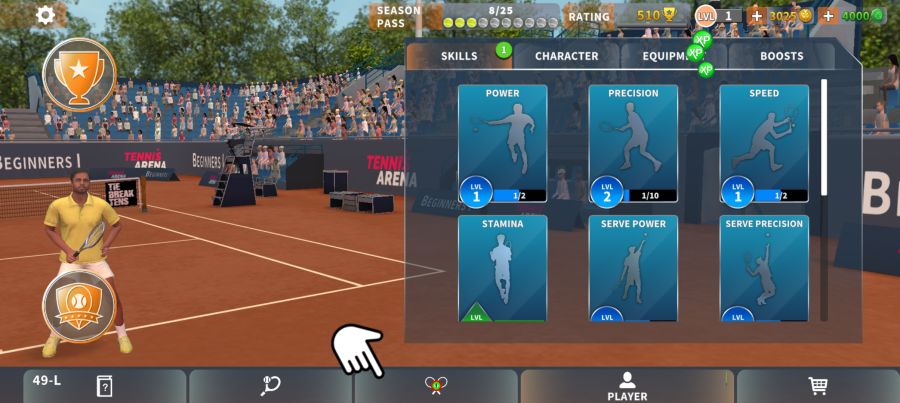This screenshot has height=403, width=900.
Task: Open the shopping cart store tab
Action: [818, 386]
